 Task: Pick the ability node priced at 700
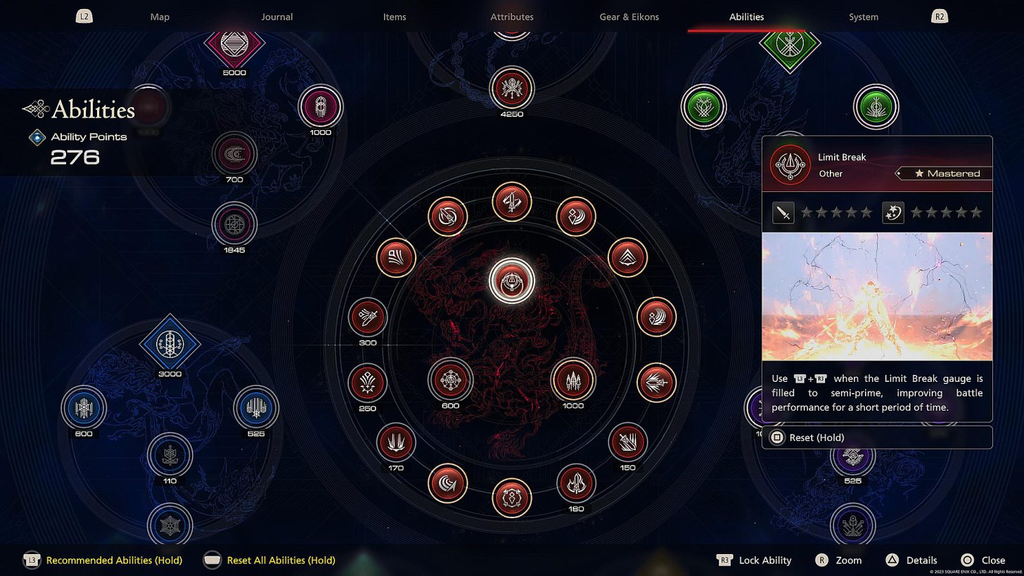[x=234, y=154]
